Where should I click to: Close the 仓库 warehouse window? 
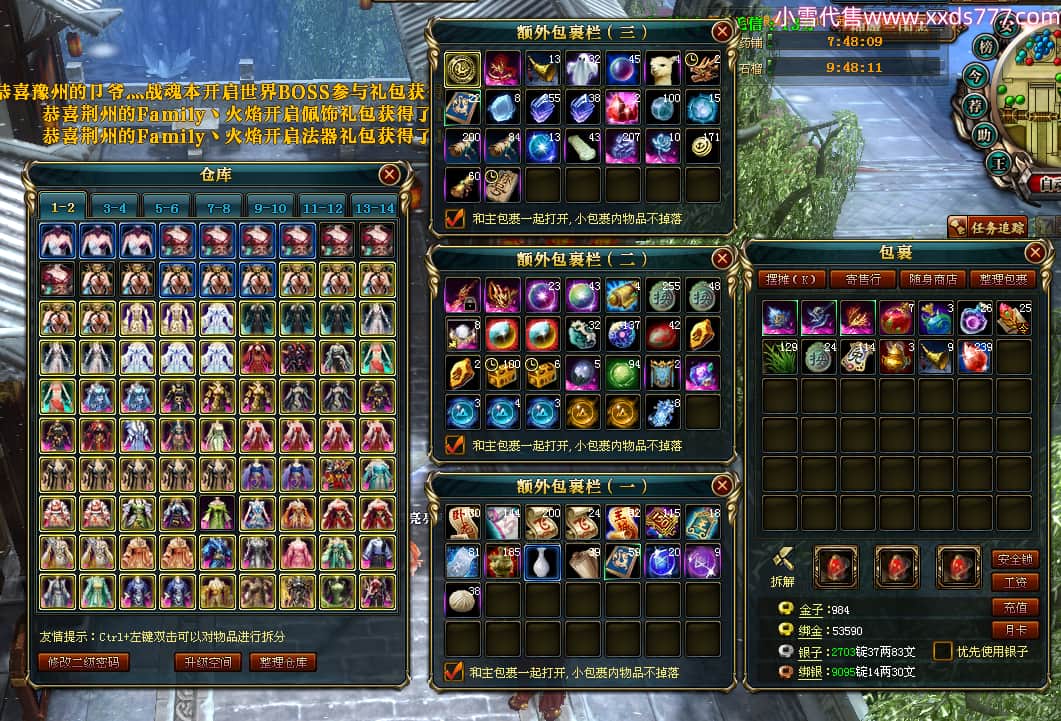(390, 175)
